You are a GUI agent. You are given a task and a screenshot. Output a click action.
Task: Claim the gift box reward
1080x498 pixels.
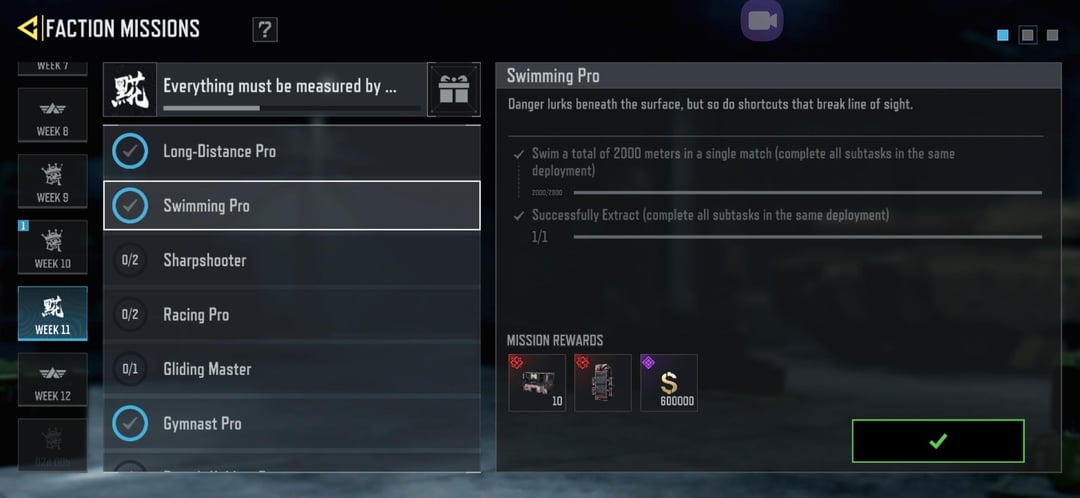(x=454, y=90)
